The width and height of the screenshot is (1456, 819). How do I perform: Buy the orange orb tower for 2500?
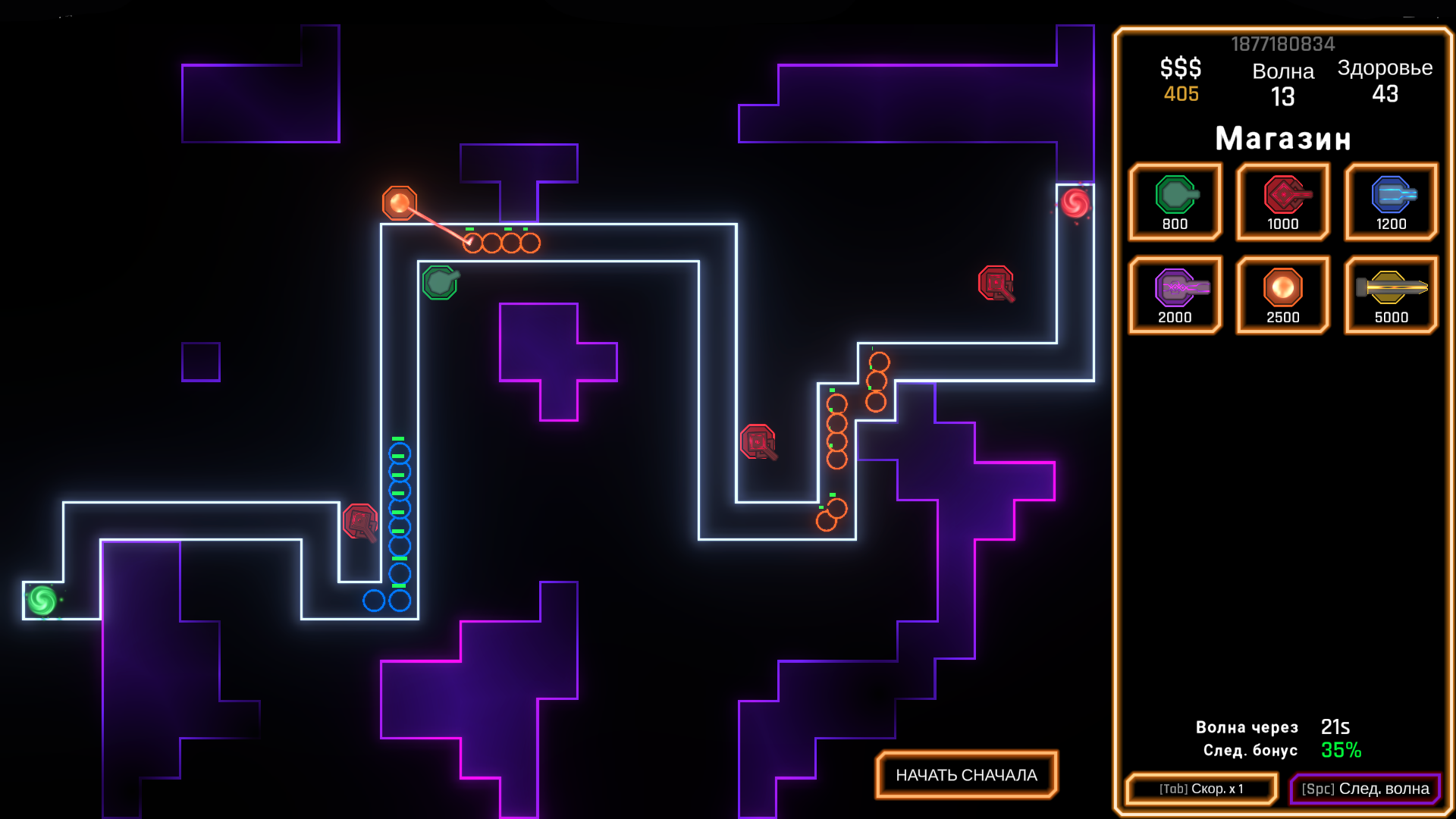1282,294
